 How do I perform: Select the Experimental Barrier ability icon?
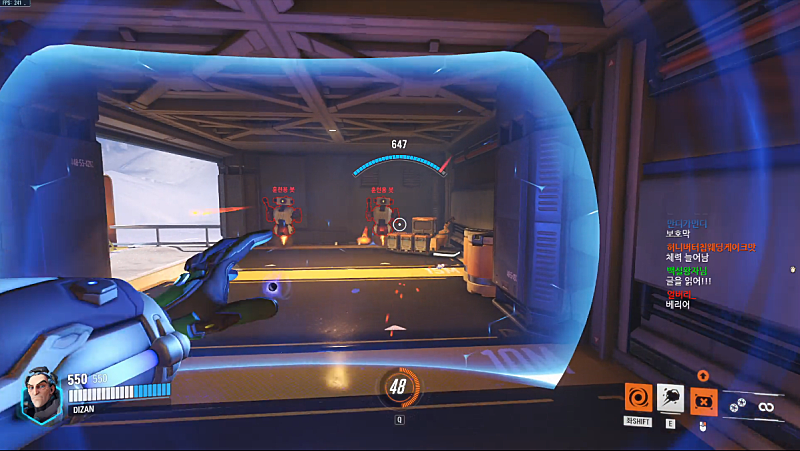[703, 400]
